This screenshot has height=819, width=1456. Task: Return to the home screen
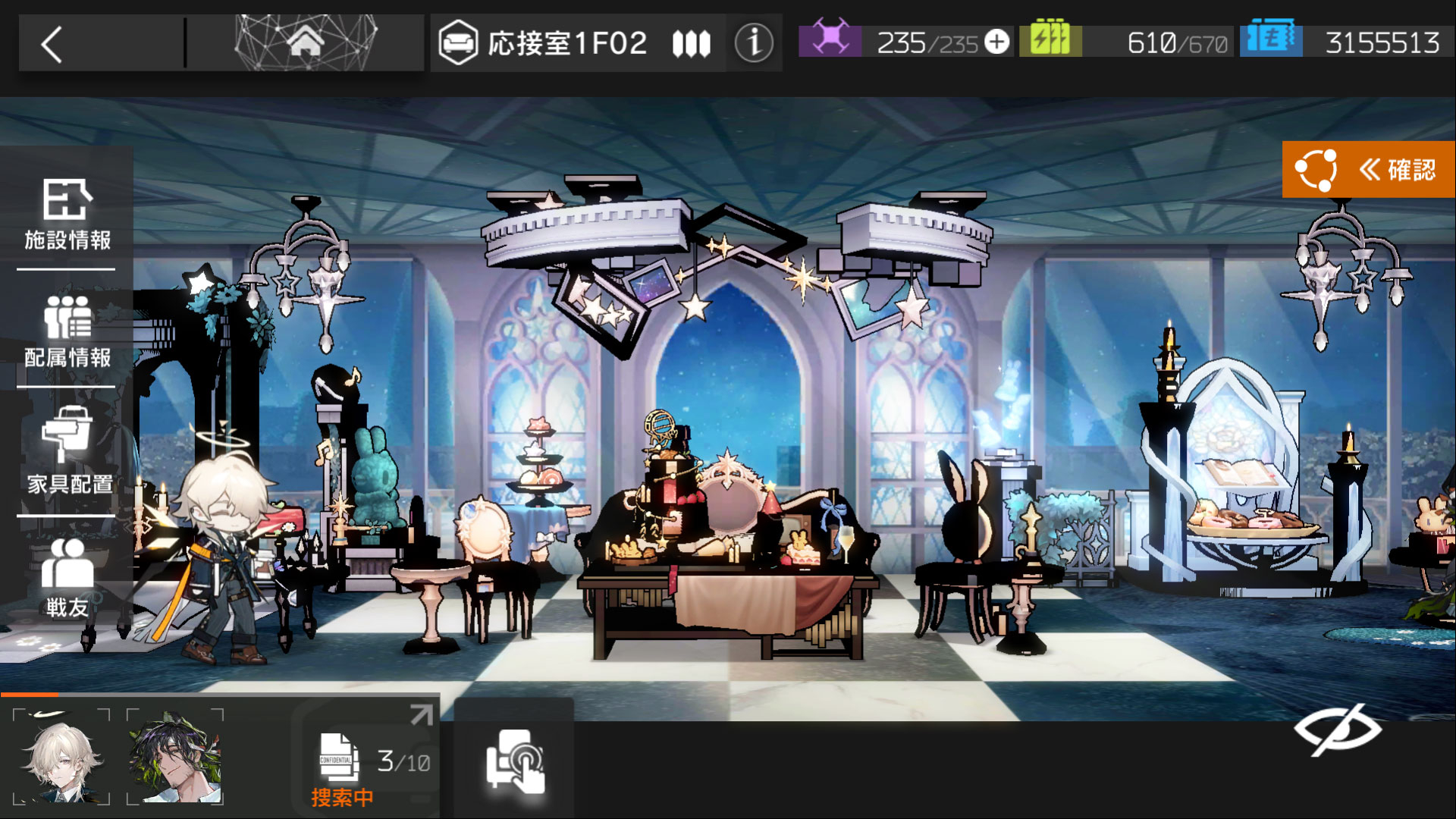coord(305,42)
